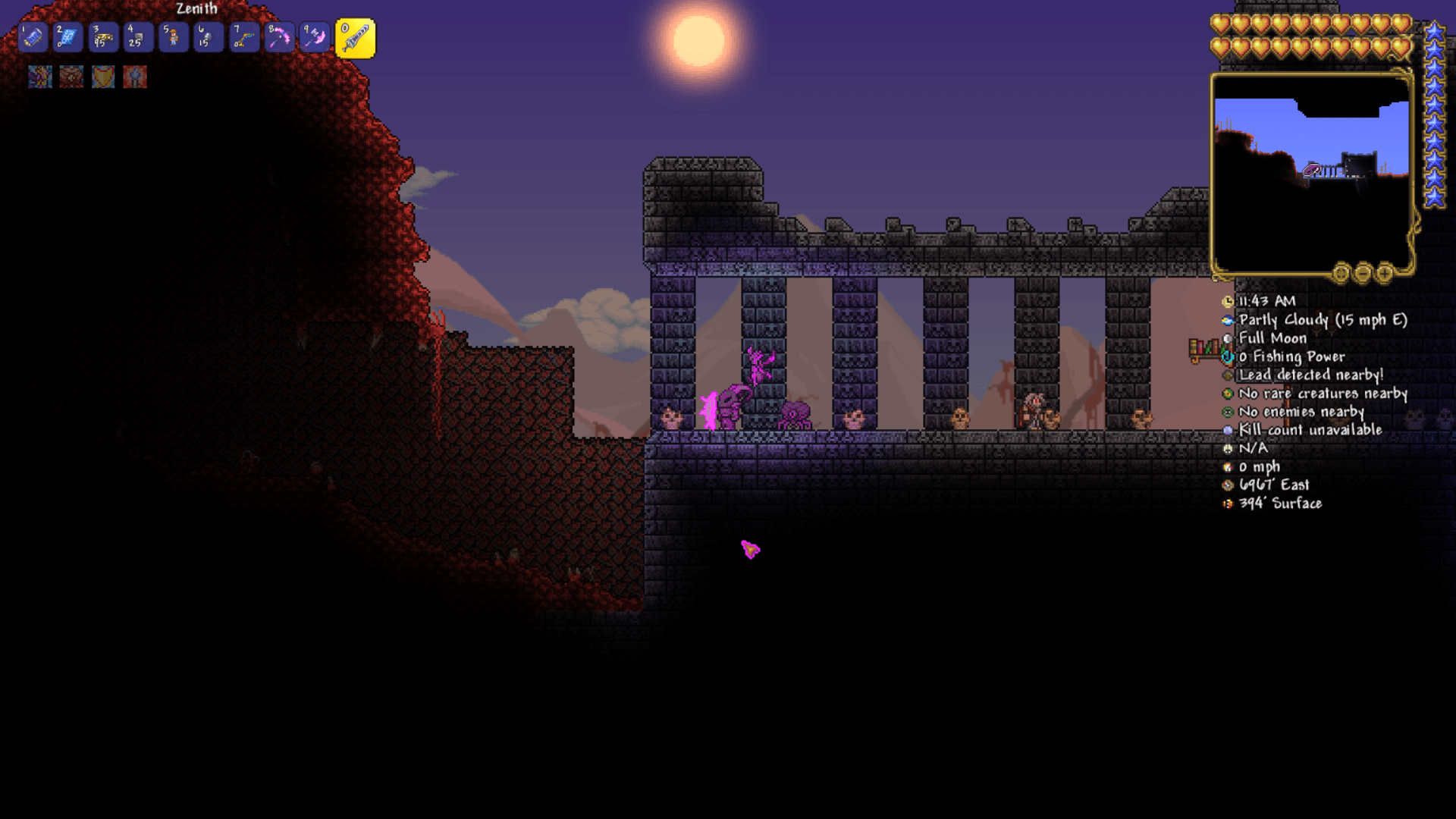Image resolution: width=1456 pixels, height=819 pixels.
Task: Select the axe in hotbar slot 9
Action: (x=312, y=36)
